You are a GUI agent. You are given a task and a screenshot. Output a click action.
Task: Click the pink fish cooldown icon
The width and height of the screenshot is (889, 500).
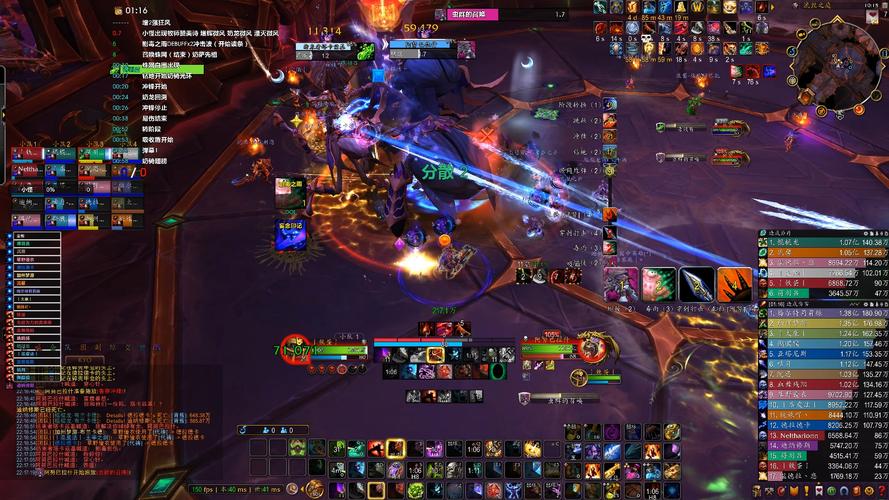(x=659, y=284)
